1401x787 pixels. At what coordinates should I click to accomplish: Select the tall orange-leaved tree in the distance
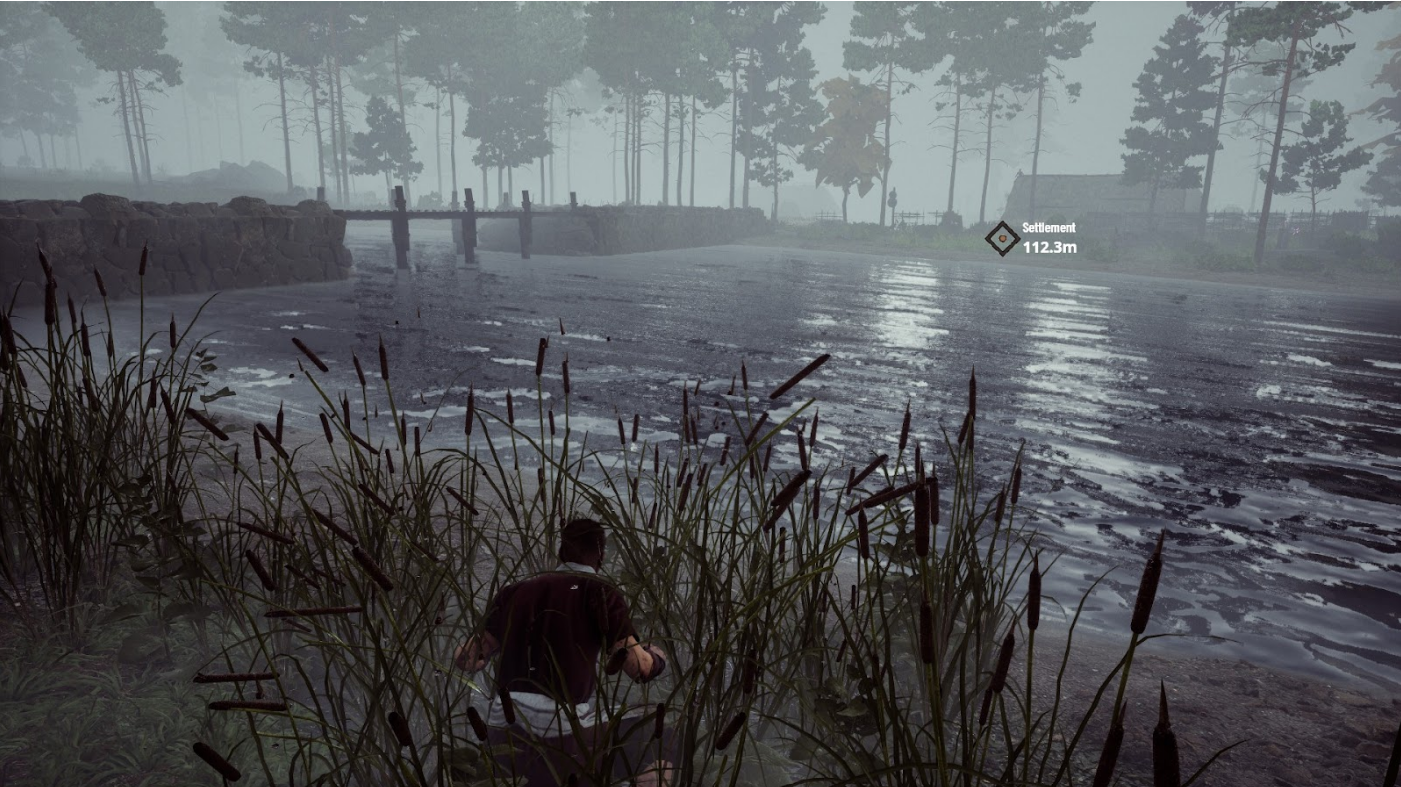click(840, 130)
